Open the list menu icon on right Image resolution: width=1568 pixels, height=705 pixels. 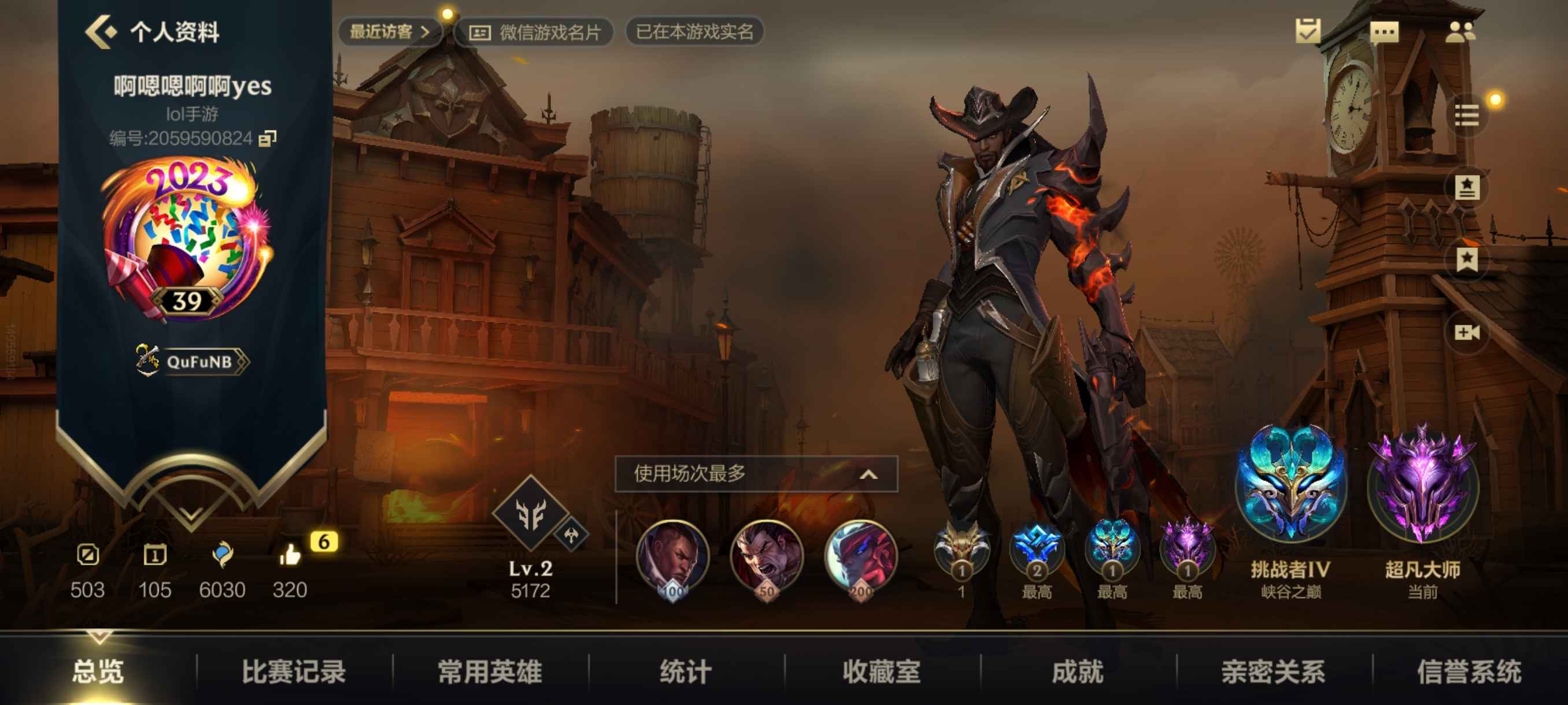pyautogui.click(x=1466, y=115)
